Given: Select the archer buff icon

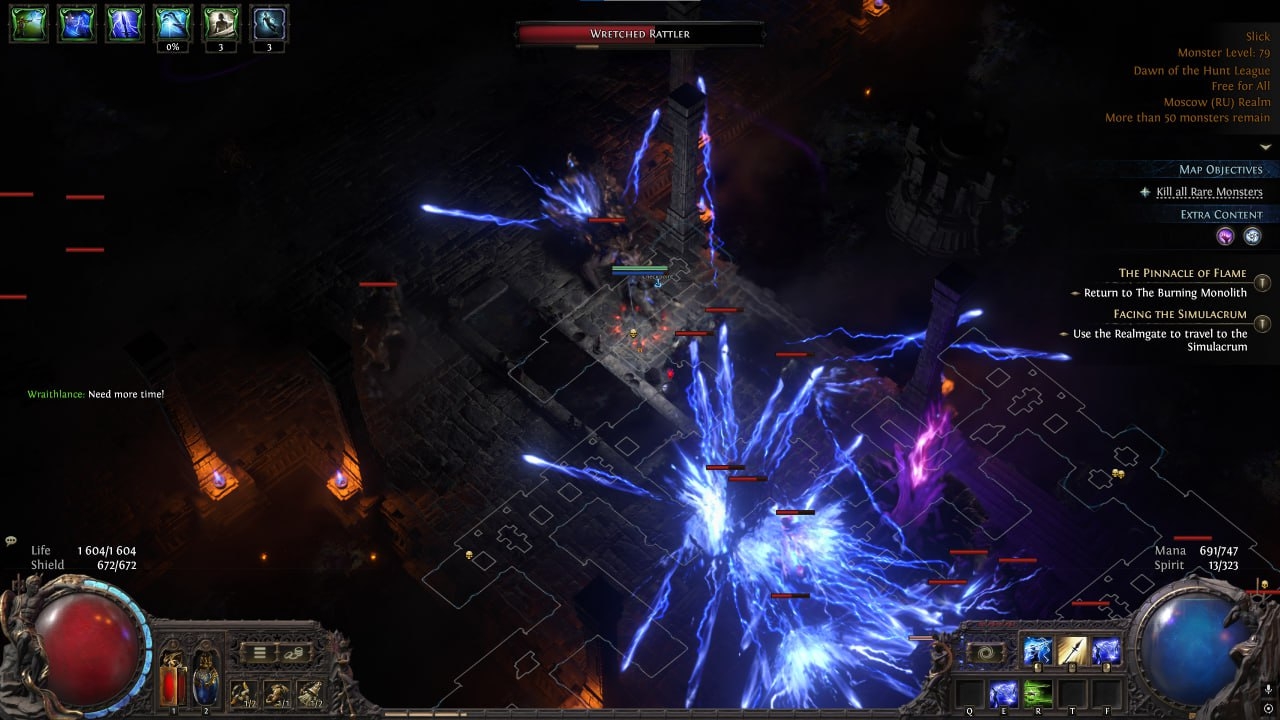Looking at the screenshot, I should tap(29, 24).
